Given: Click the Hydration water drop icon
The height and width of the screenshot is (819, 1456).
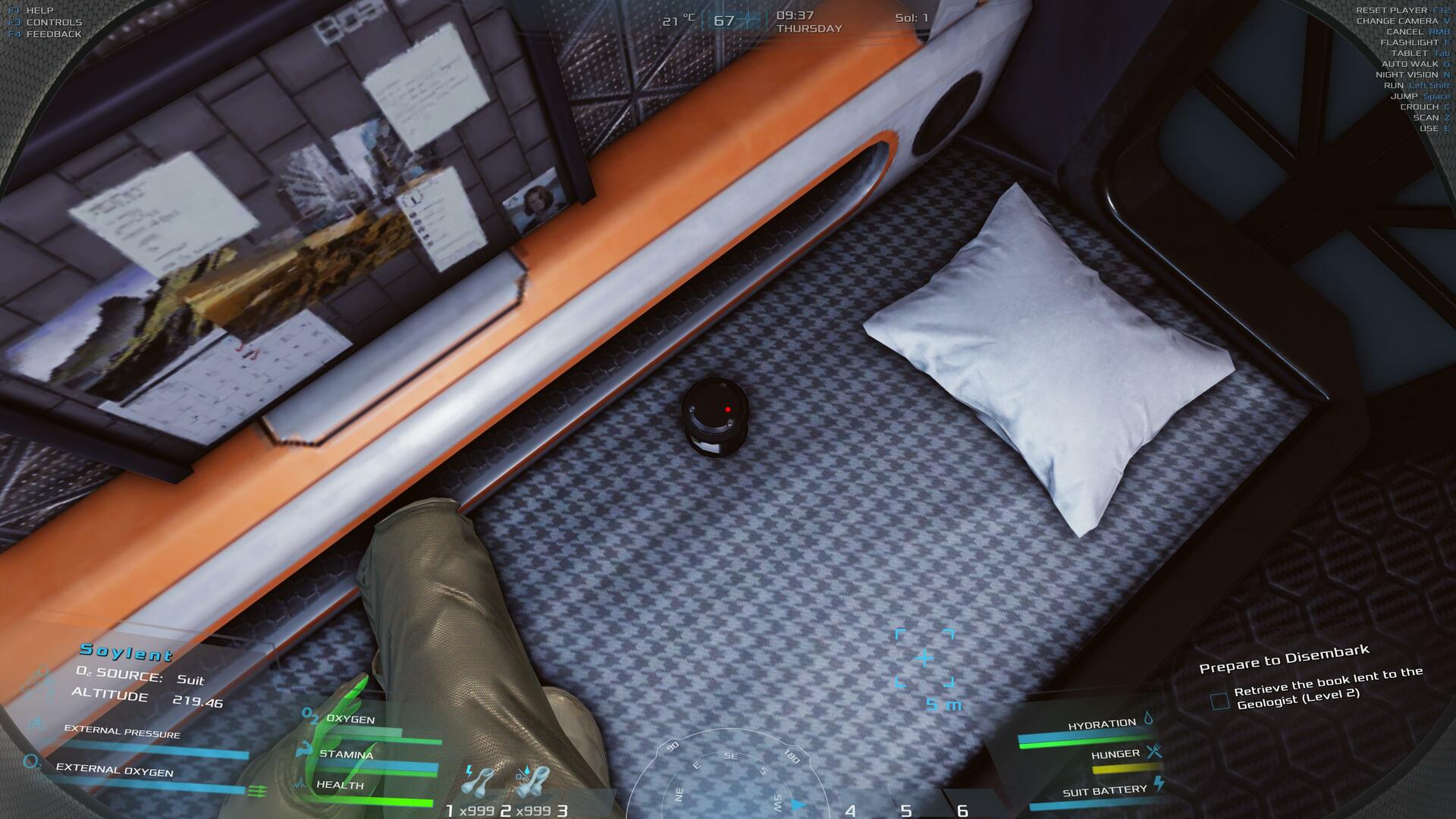Looking at the screenshot, I should [x=1148, y=718].
